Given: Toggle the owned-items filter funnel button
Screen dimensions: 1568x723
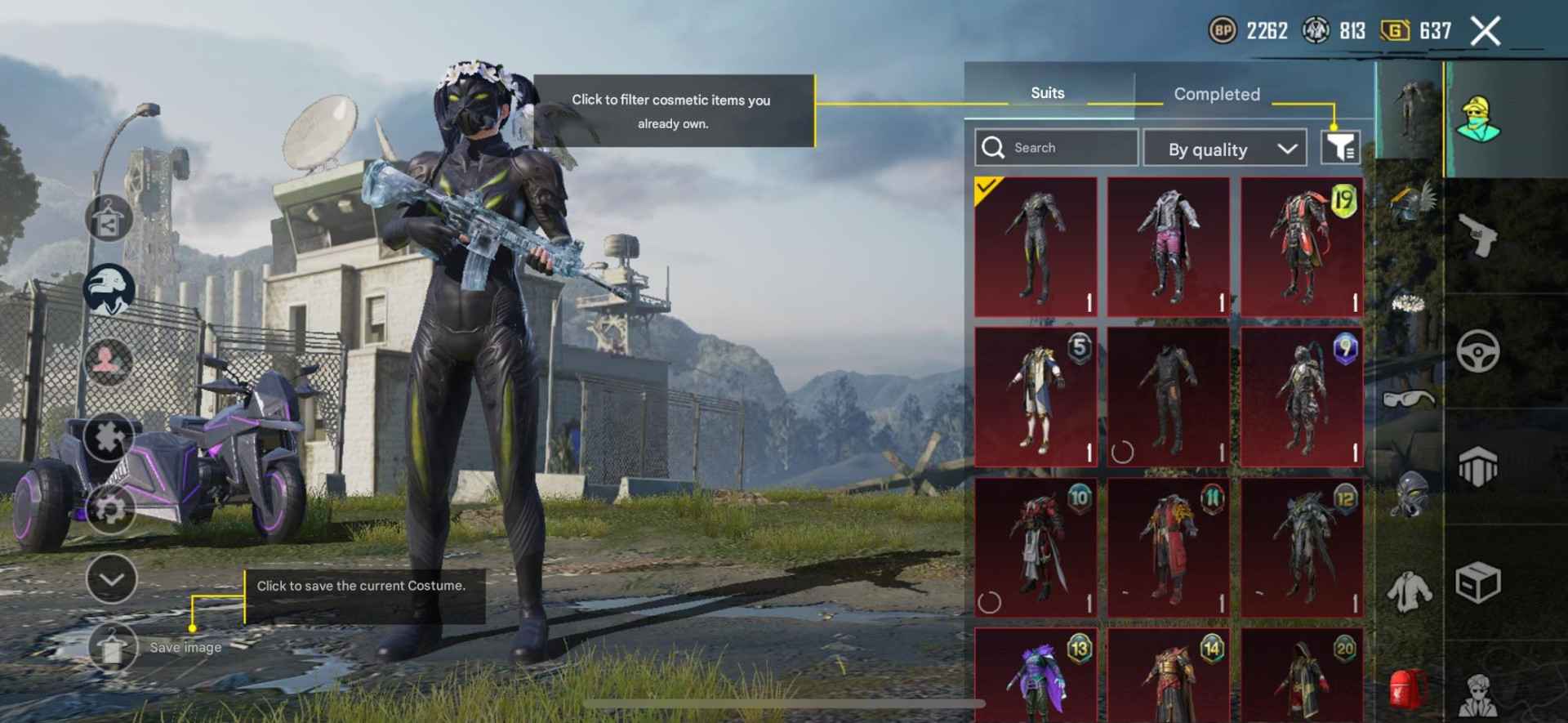Looking at the screenshot, I should (x=1340, y=147).
